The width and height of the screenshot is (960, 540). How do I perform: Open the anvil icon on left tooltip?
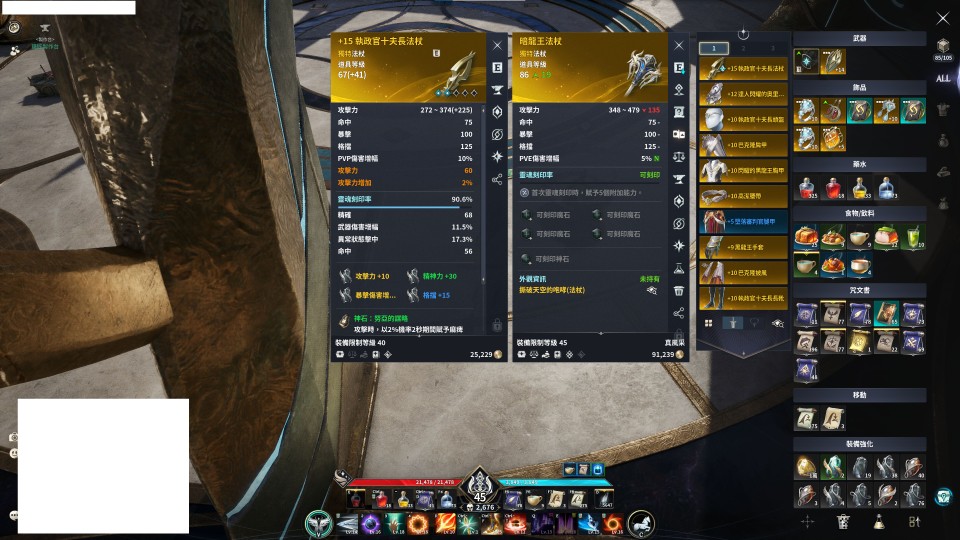(x=497, y=90)
